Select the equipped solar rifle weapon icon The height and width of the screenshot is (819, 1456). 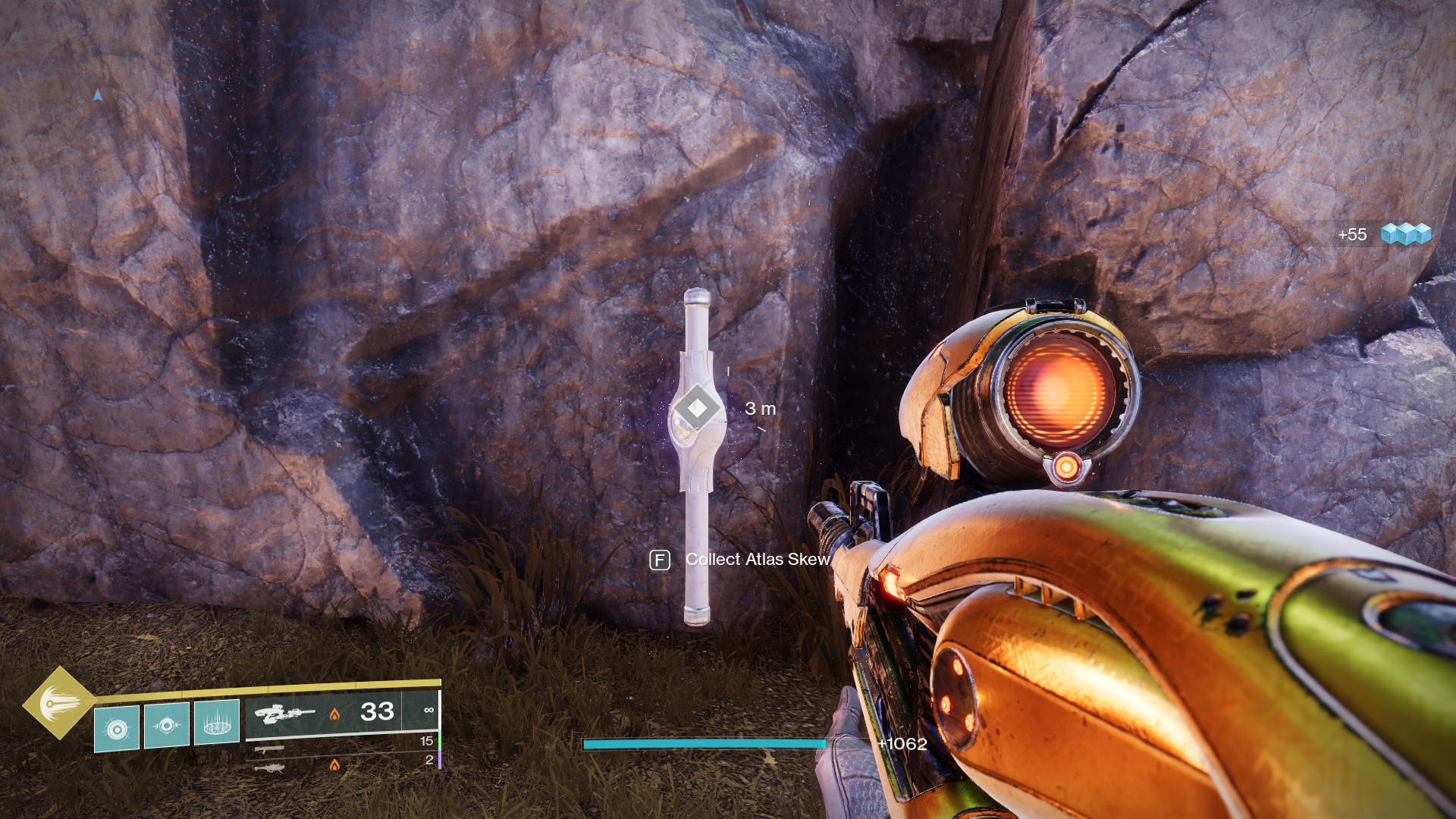[x=284, y=714]
